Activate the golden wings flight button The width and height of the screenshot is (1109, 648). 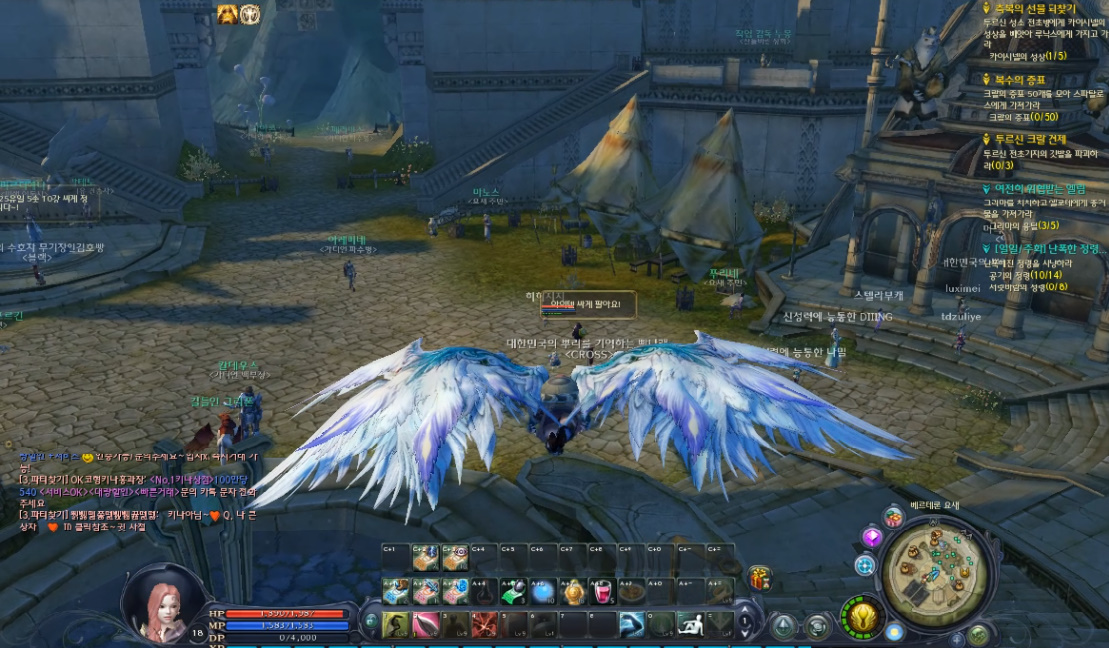point(862,616)
